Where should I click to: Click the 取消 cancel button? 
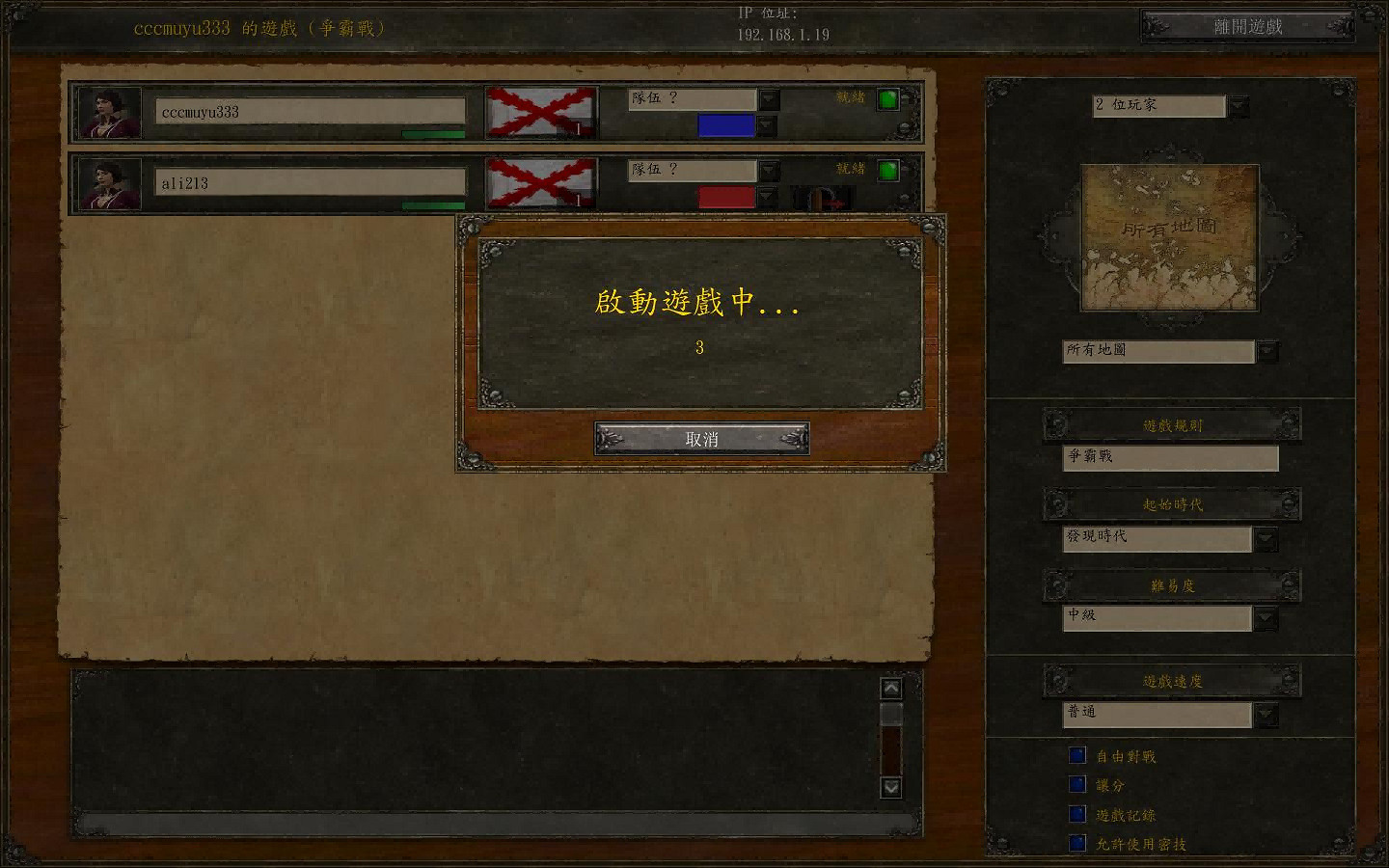coord(701,439)
